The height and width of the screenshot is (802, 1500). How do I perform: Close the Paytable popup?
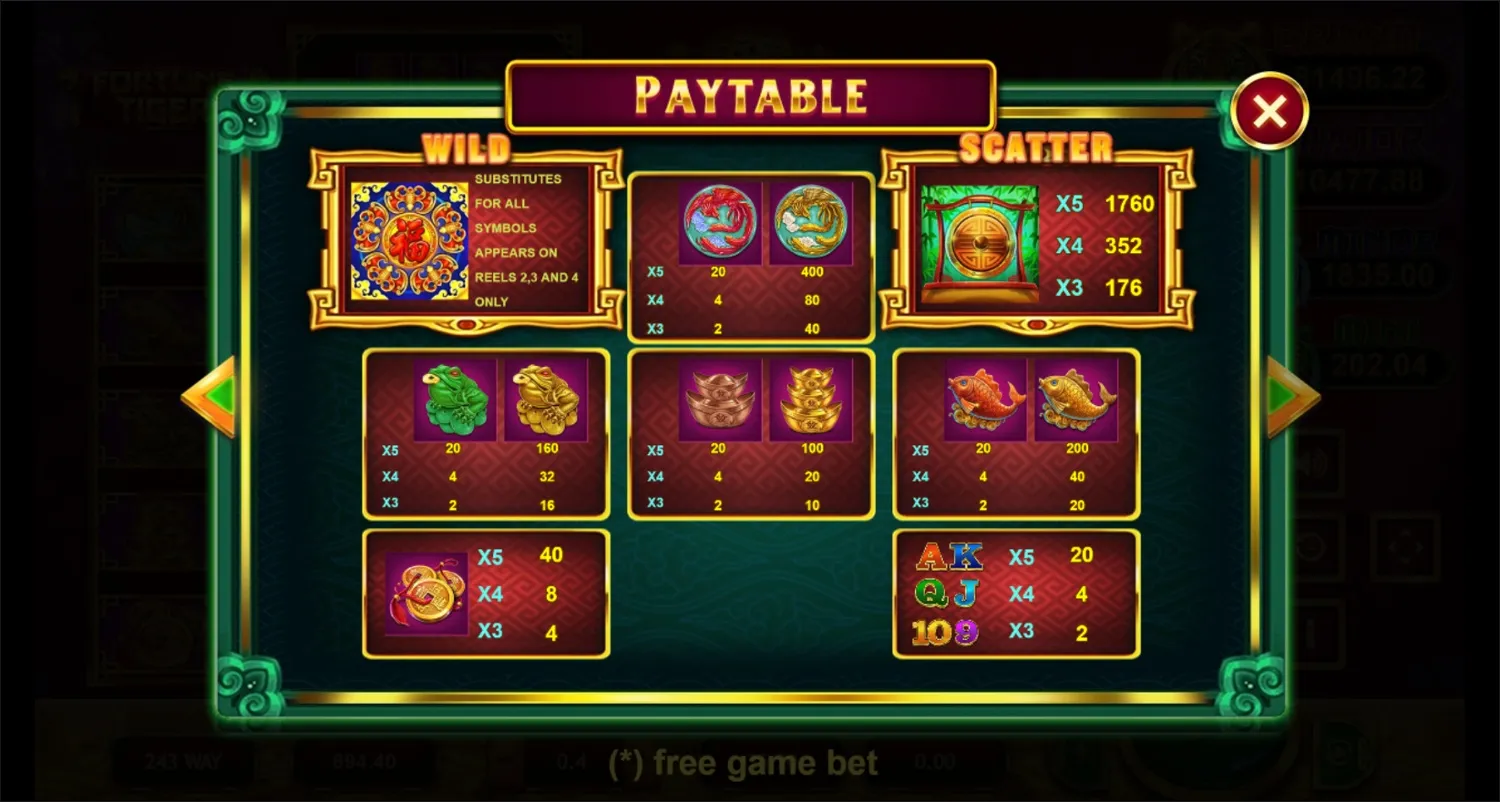click(x=1268, y=110)
